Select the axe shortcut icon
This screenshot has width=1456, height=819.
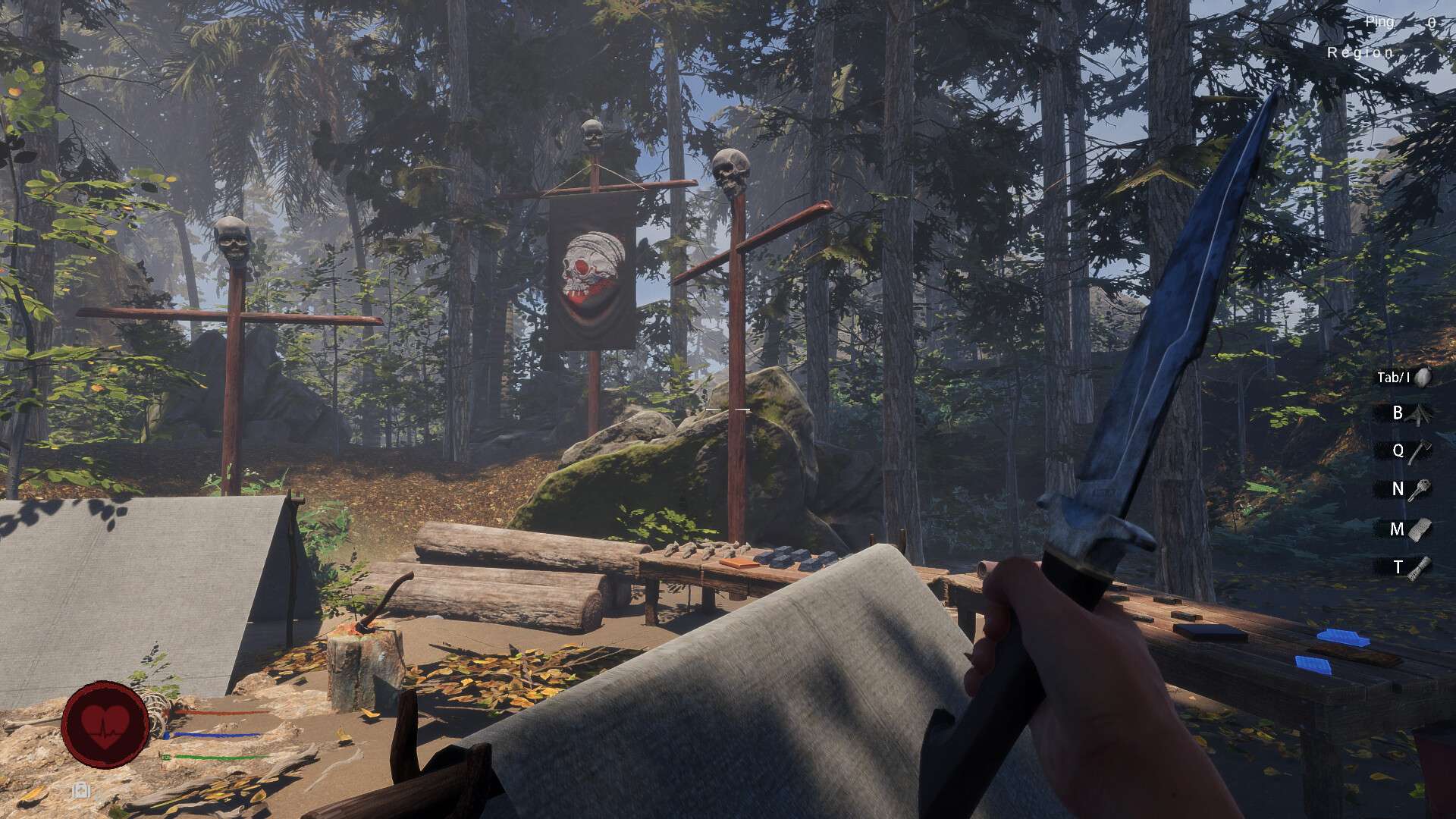pos(1419,452)
